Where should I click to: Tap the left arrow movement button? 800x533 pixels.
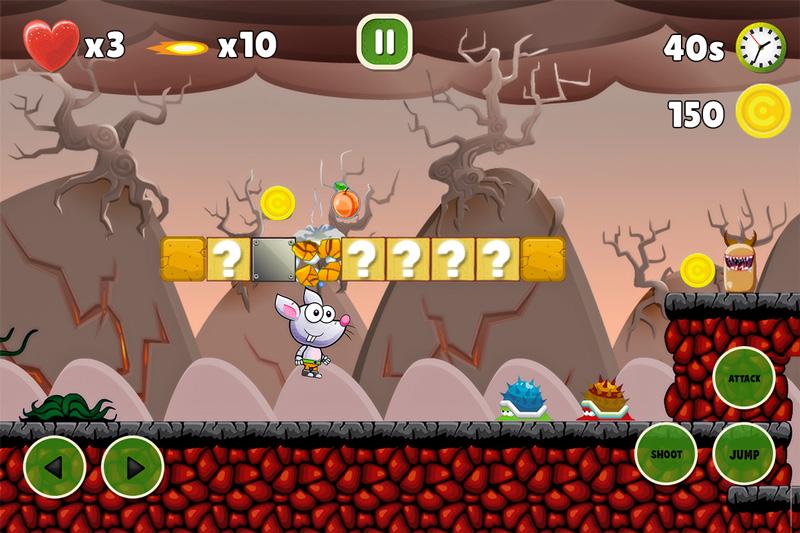[x=54, y=467]
